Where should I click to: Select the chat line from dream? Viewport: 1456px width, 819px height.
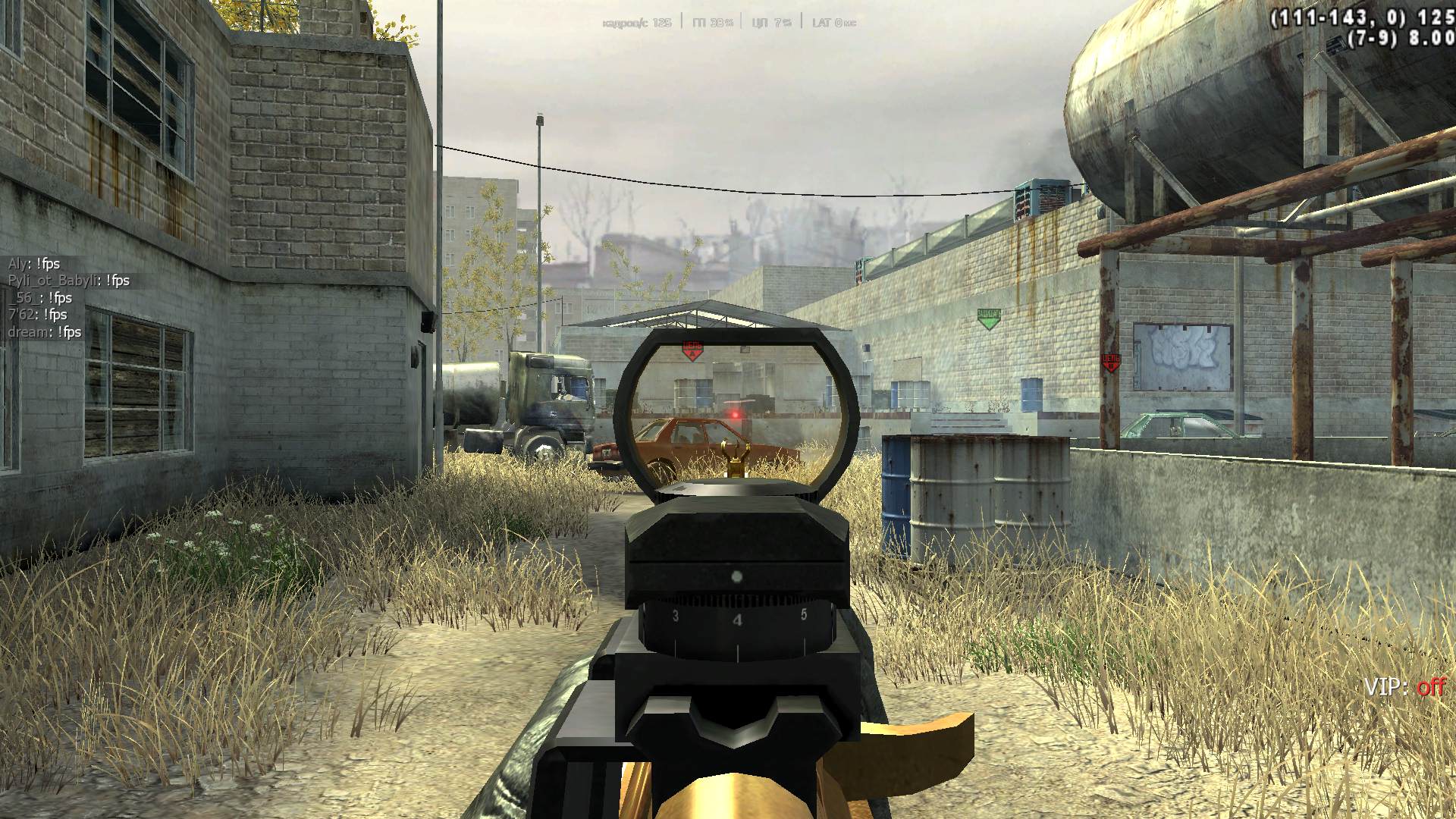(x=45, y=332)
